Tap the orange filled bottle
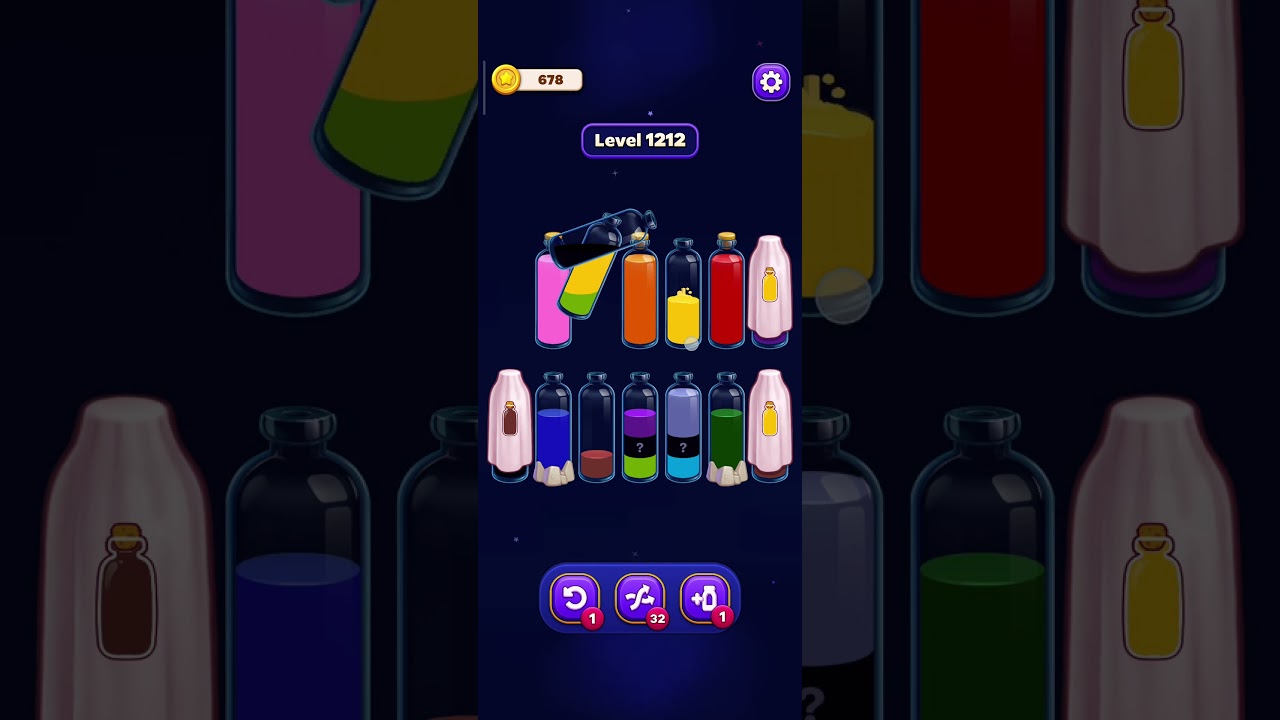The width and height of the screenshot is (1280, 720). pos(639,300)
